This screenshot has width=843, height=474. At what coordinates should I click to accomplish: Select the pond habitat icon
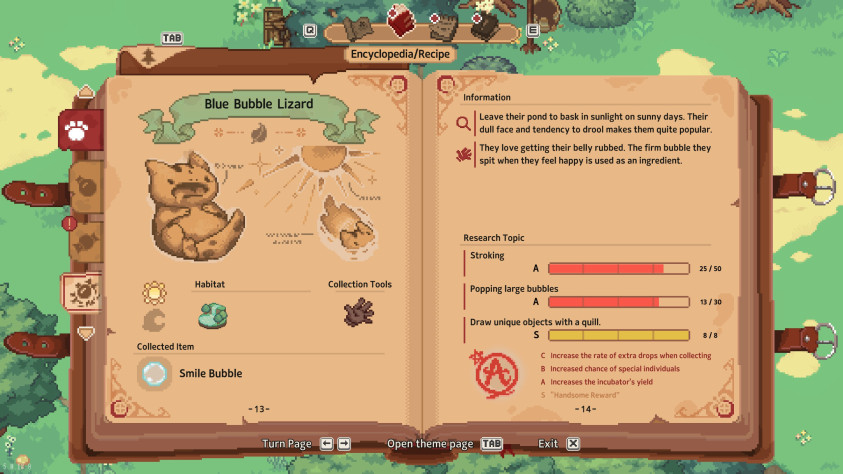(212, 315)
